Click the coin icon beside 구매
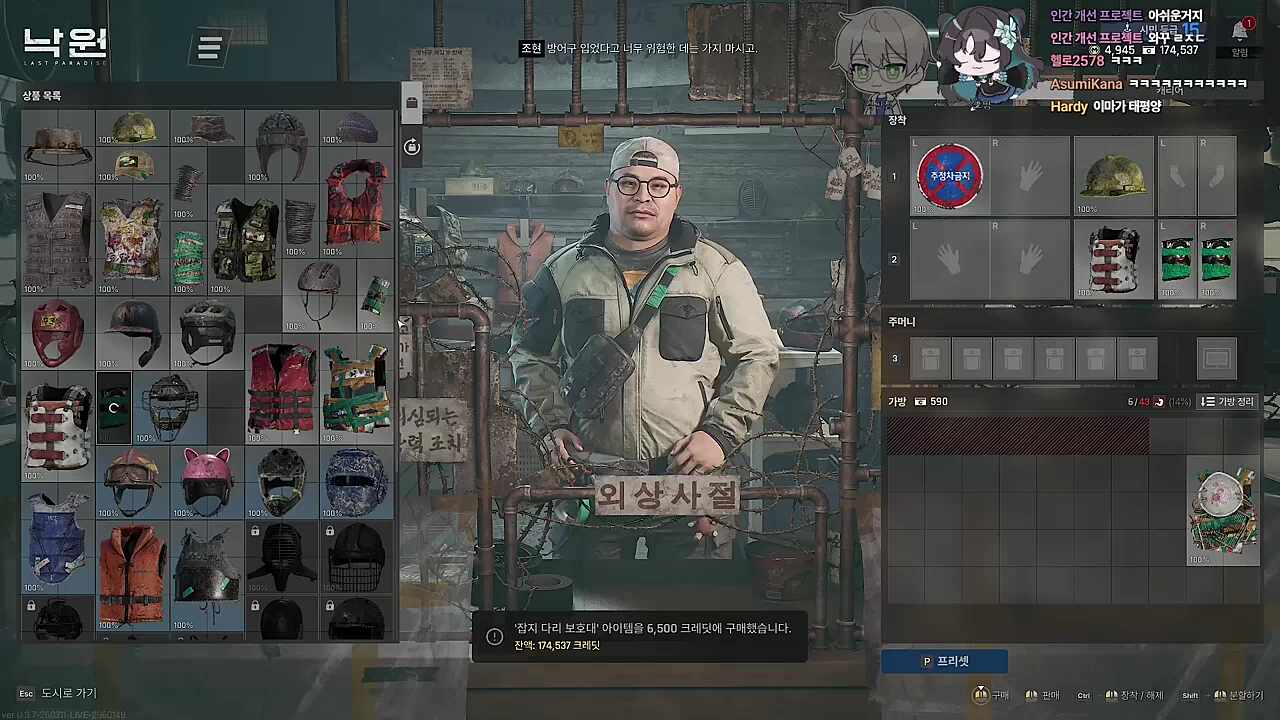The image size is (1280, 720). (978, 695)
